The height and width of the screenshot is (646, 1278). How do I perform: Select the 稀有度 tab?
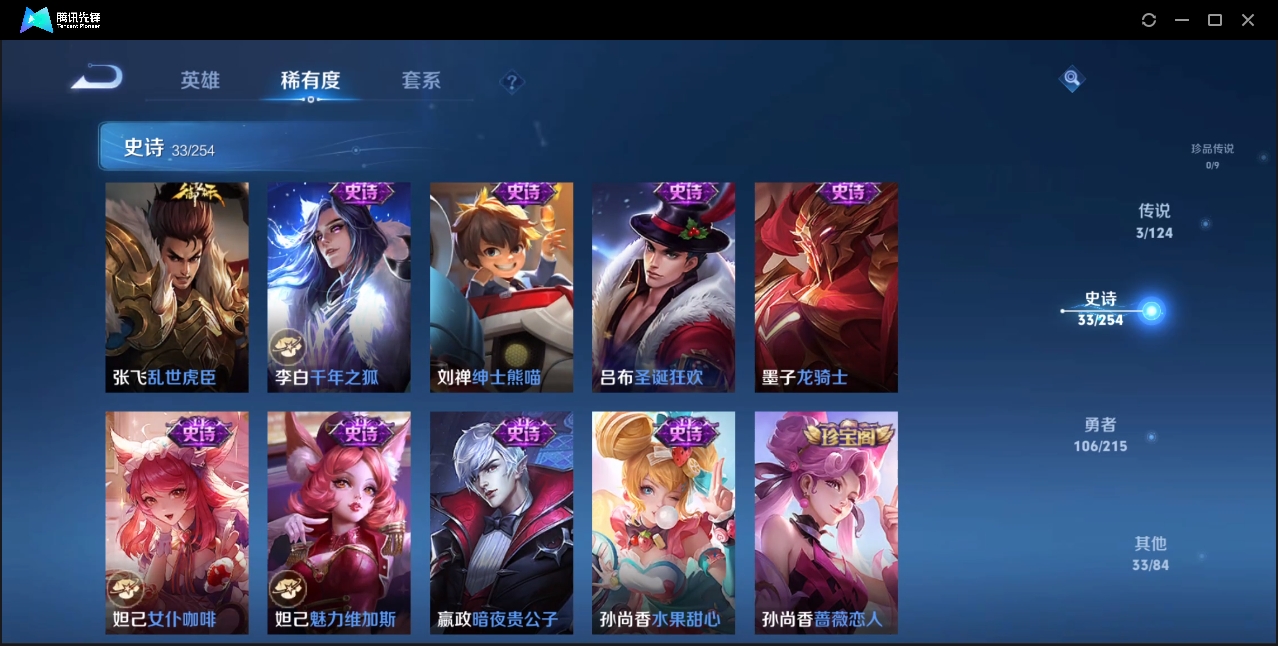[x=310, y=80]
